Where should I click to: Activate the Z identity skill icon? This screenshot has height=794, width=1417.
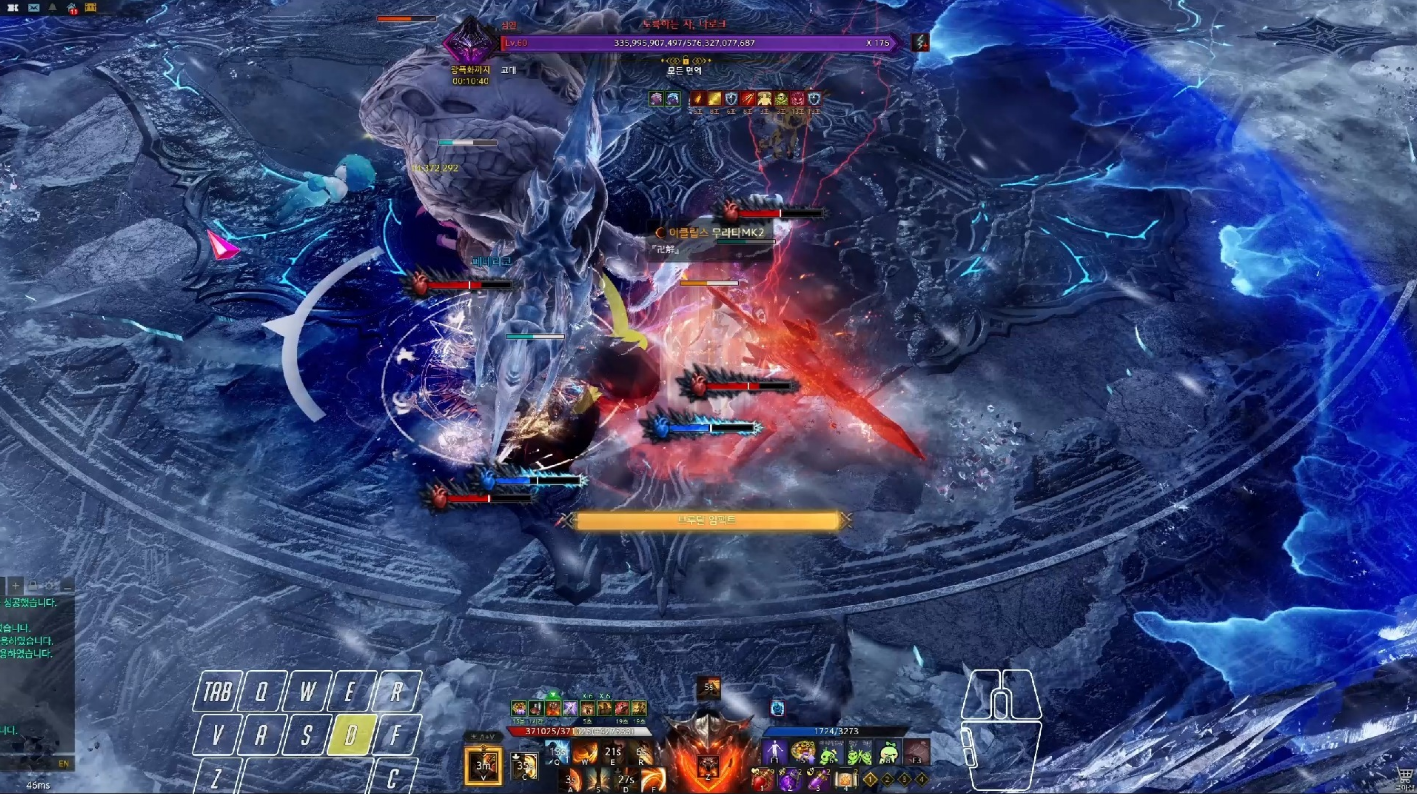click(708, 767)
